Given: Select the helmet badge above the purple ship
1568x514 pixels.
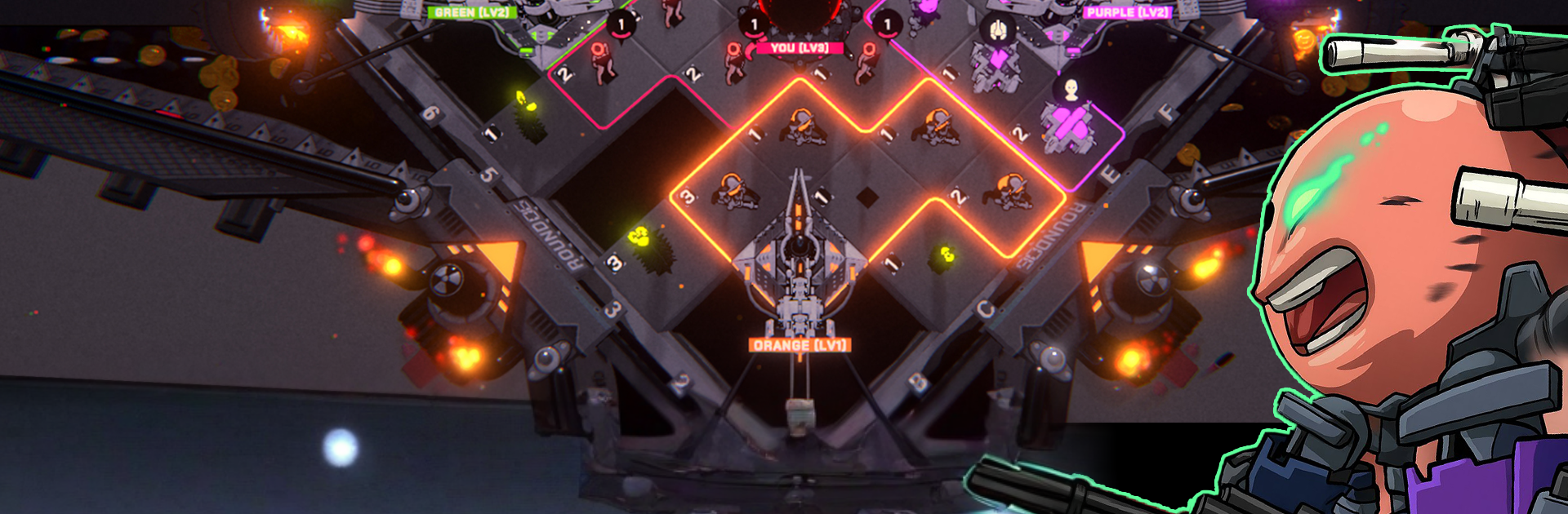Looking at the screenshot, I should tap(997, 30).
